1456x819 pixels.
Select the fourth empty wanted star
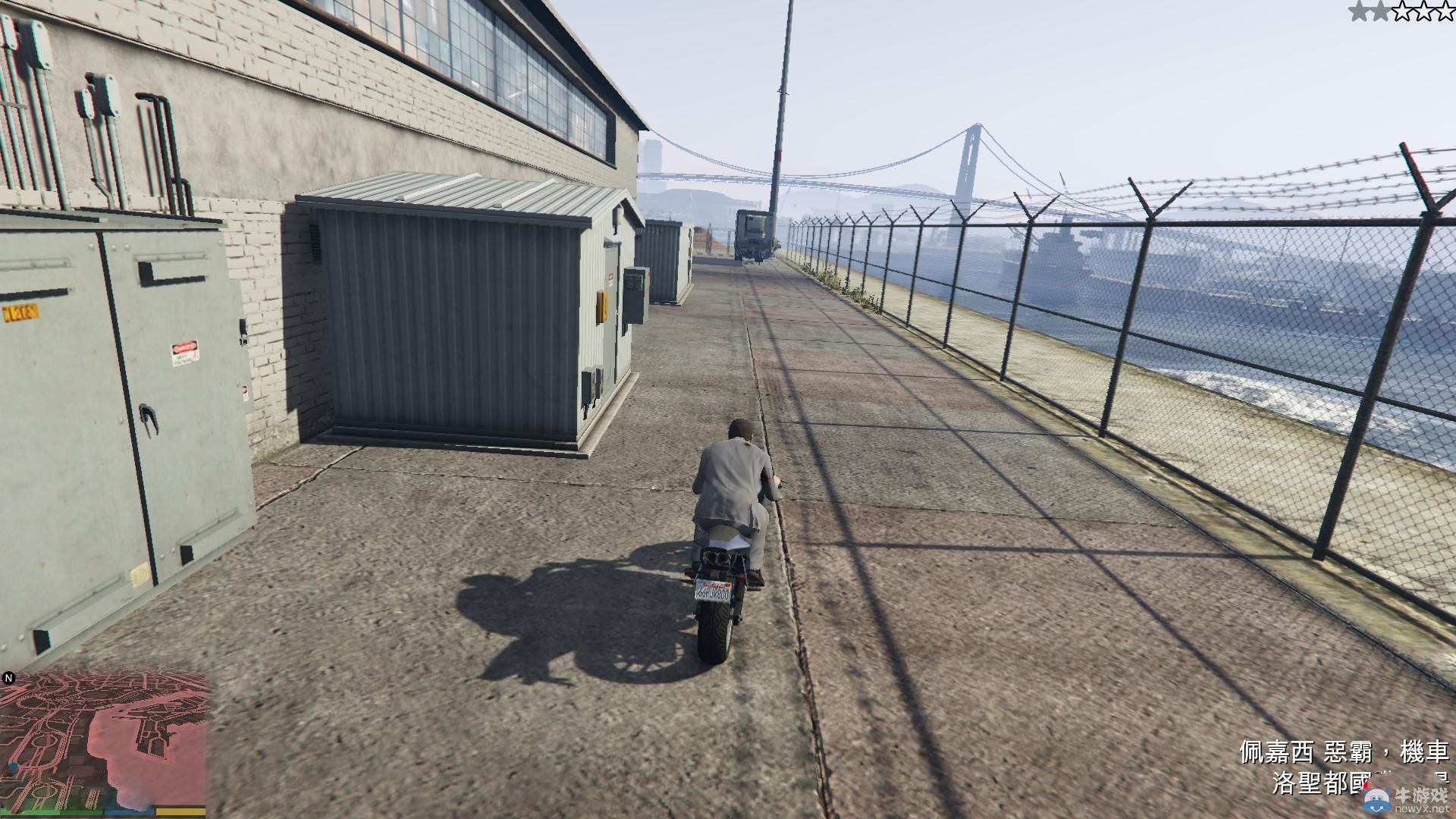coord(1423,11)
